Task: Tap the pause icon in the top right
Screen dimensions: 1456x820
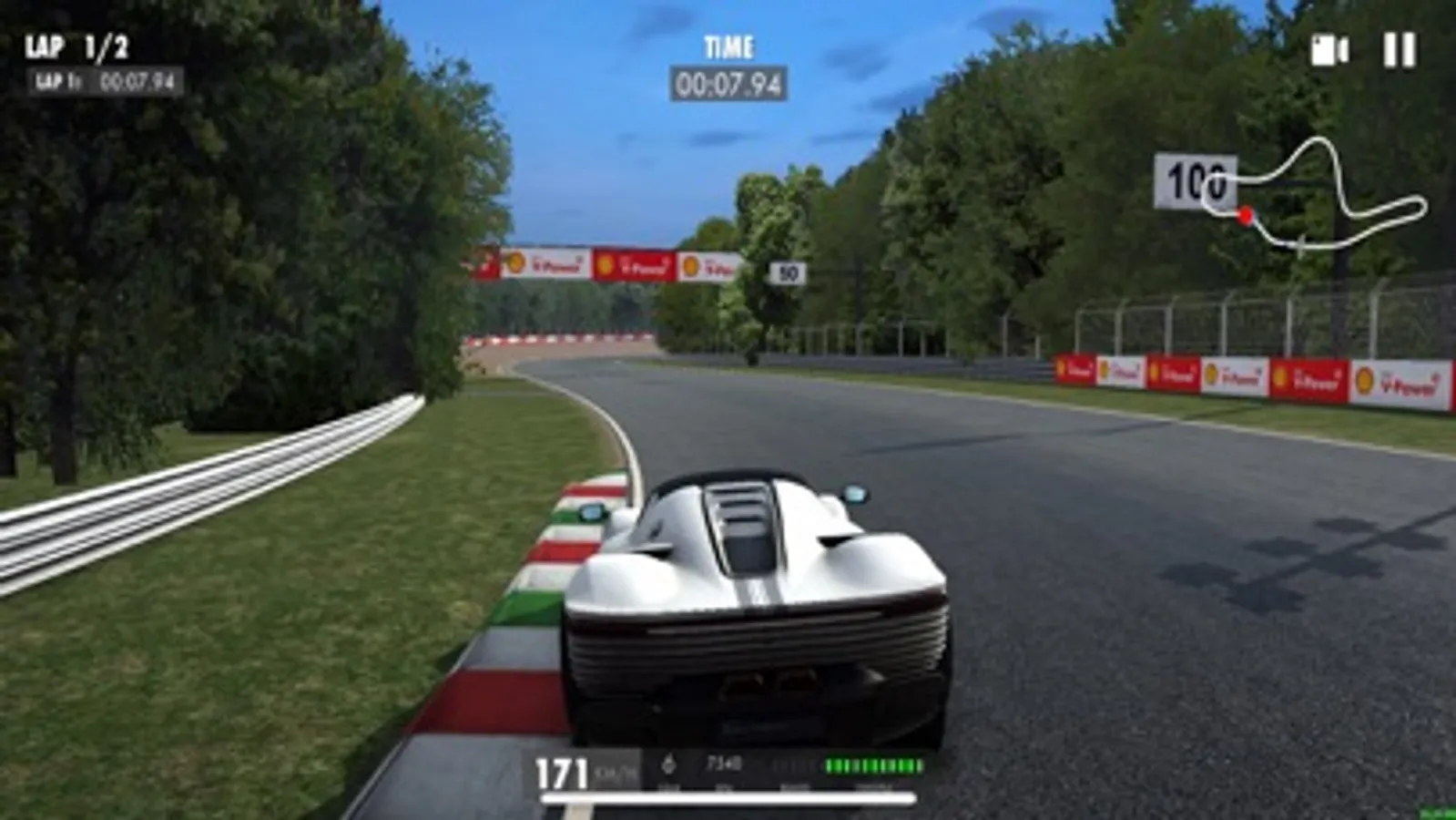Action: [x=1400, y=52]
